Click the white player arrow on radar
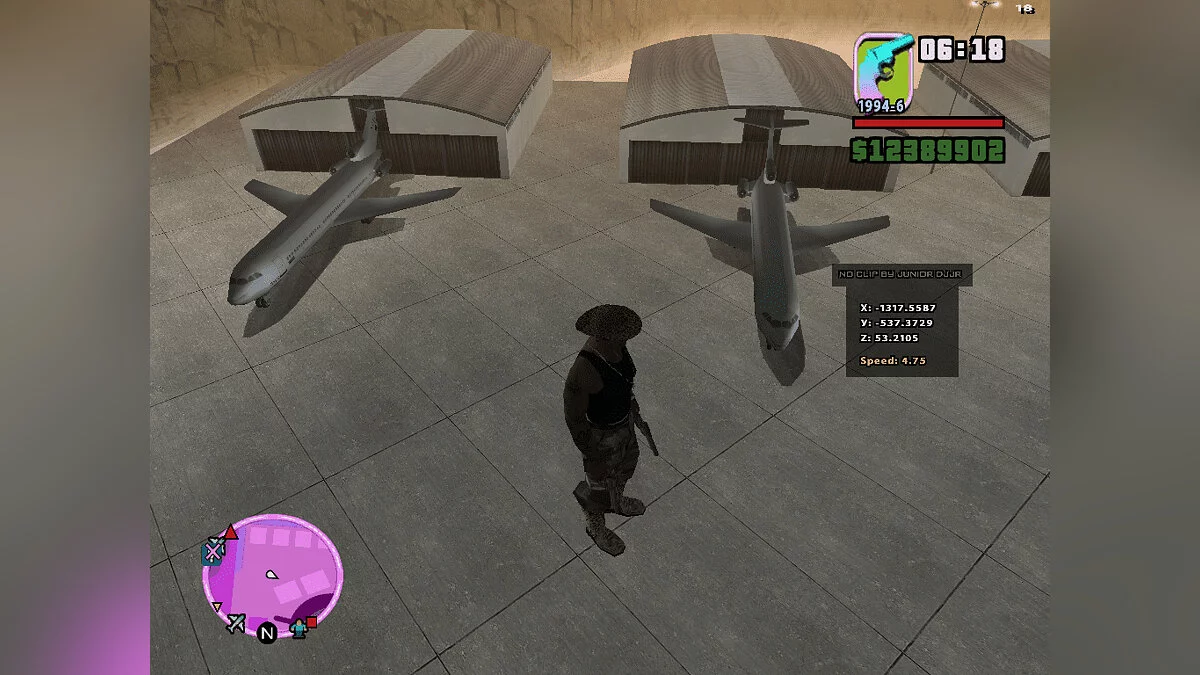This screenshot has height=675, width=1200. (271, 575)
